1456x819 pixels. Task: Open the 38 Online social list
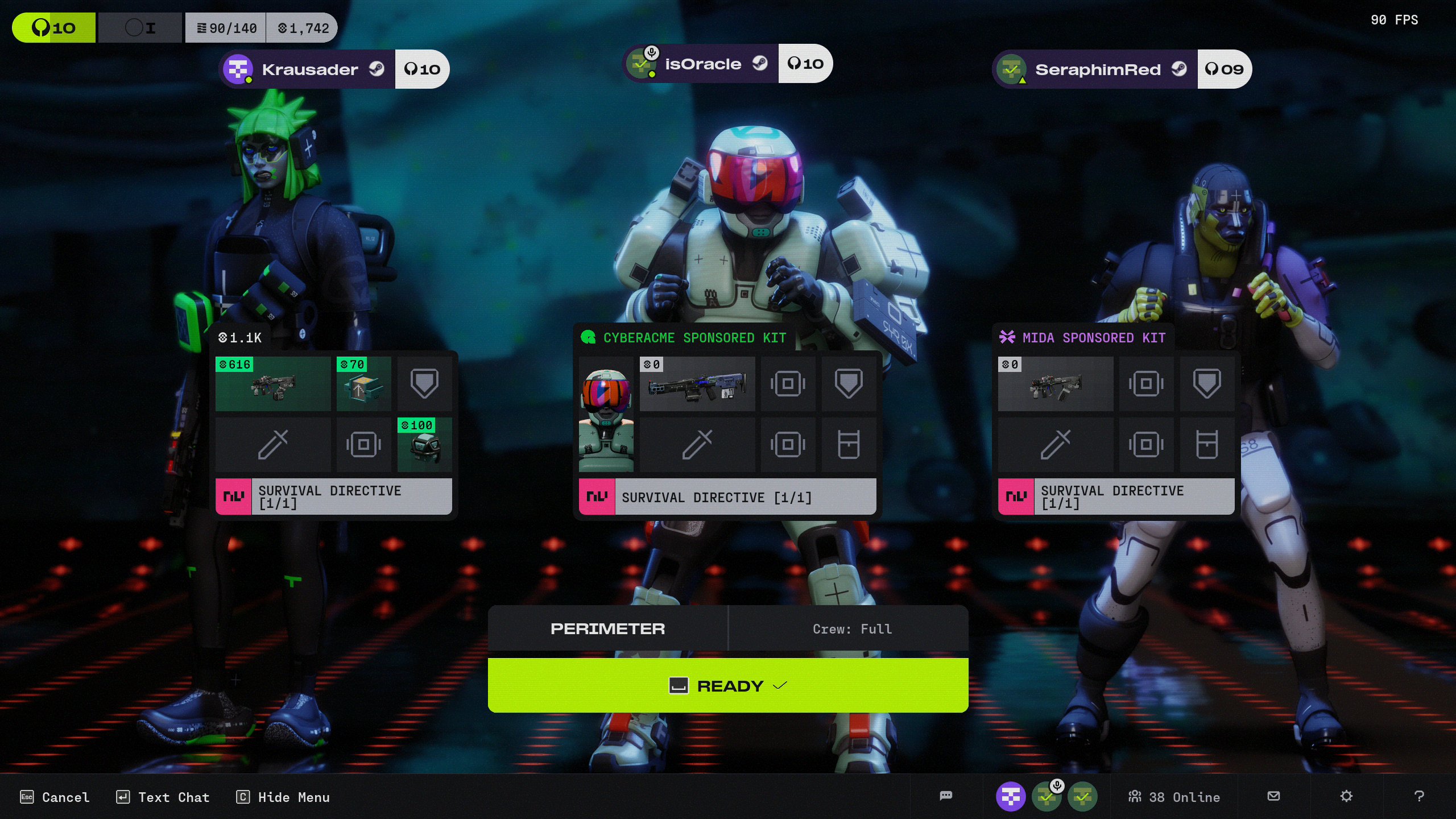point(1174,797)
